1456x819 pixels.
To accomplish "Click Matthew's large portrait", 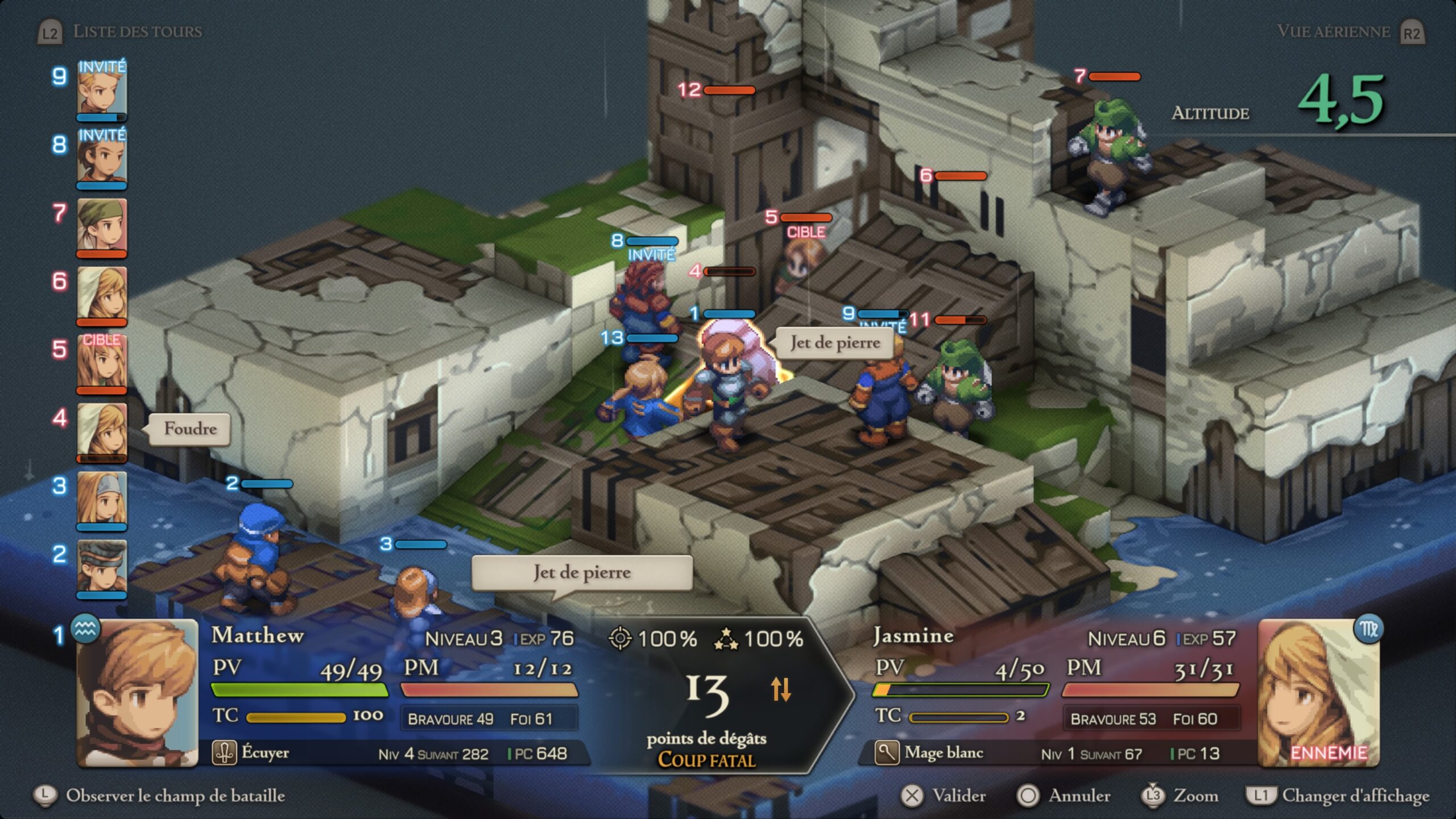I will pyautogui.click(x=138, y=693).
